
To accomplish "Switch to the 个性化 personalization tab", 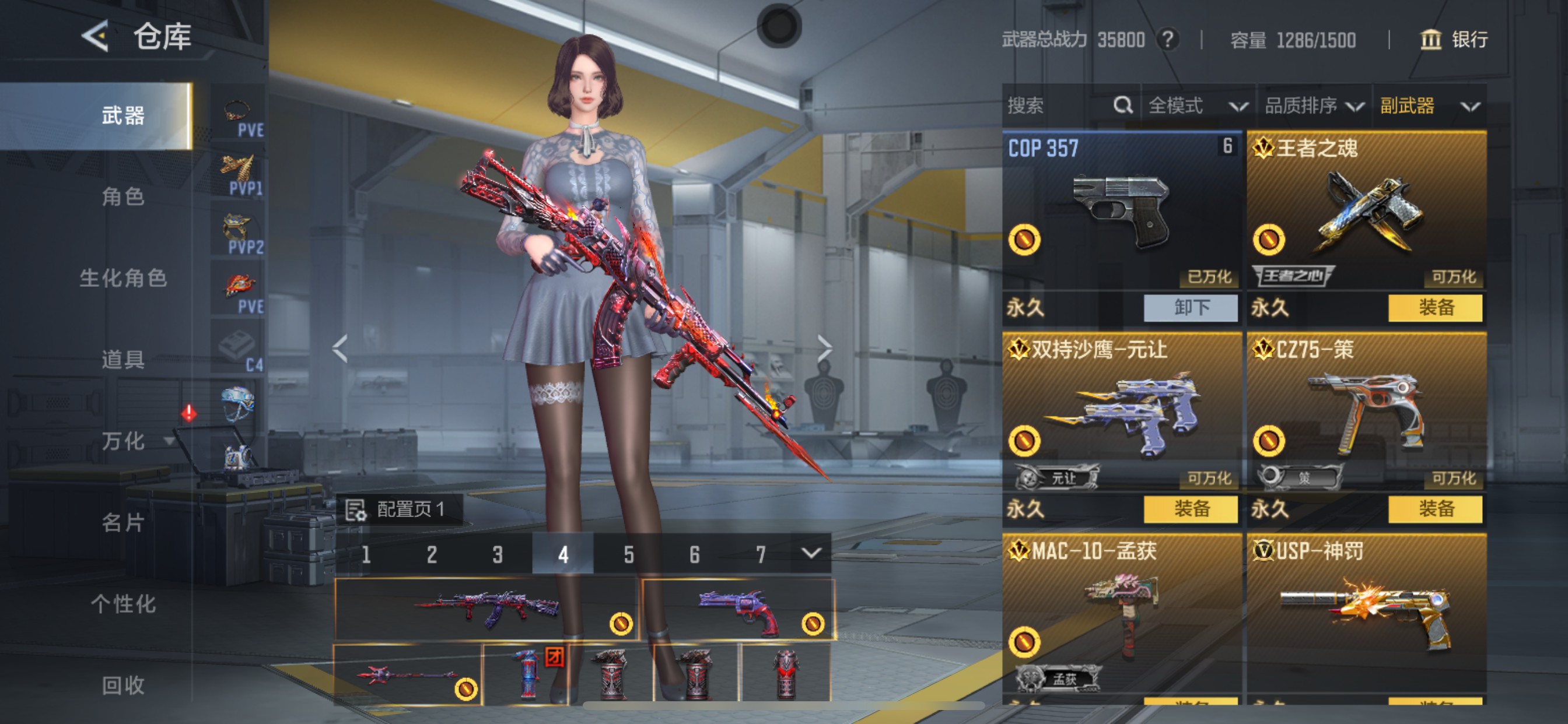I will [123, 604].
